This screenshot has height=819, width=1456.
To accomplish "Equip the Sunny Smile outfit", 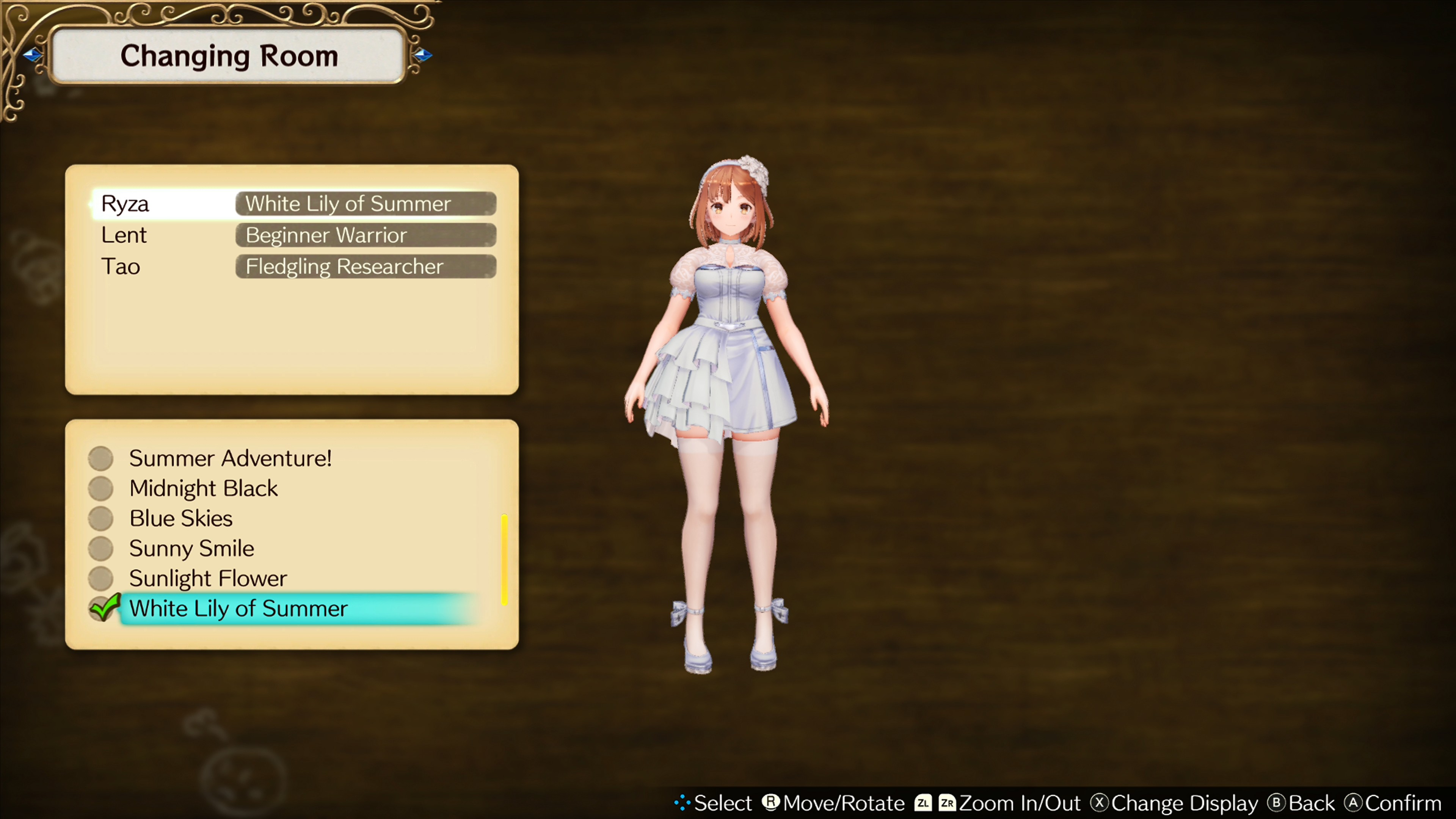I will coord(191,548).
